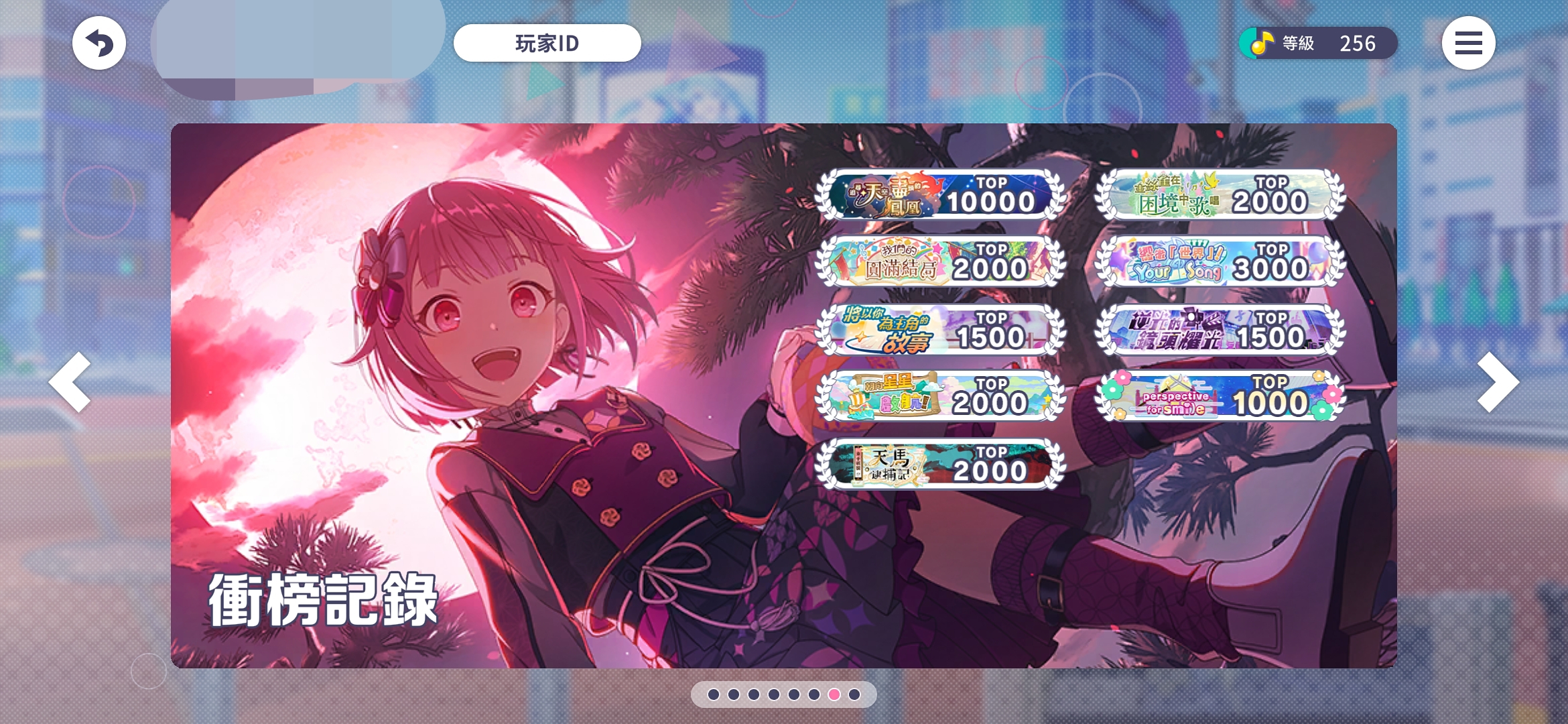The height and width of the screenshot is (724, 1568).
Task: Show the previous profile page with left arrow
Action: coord(70,381)
